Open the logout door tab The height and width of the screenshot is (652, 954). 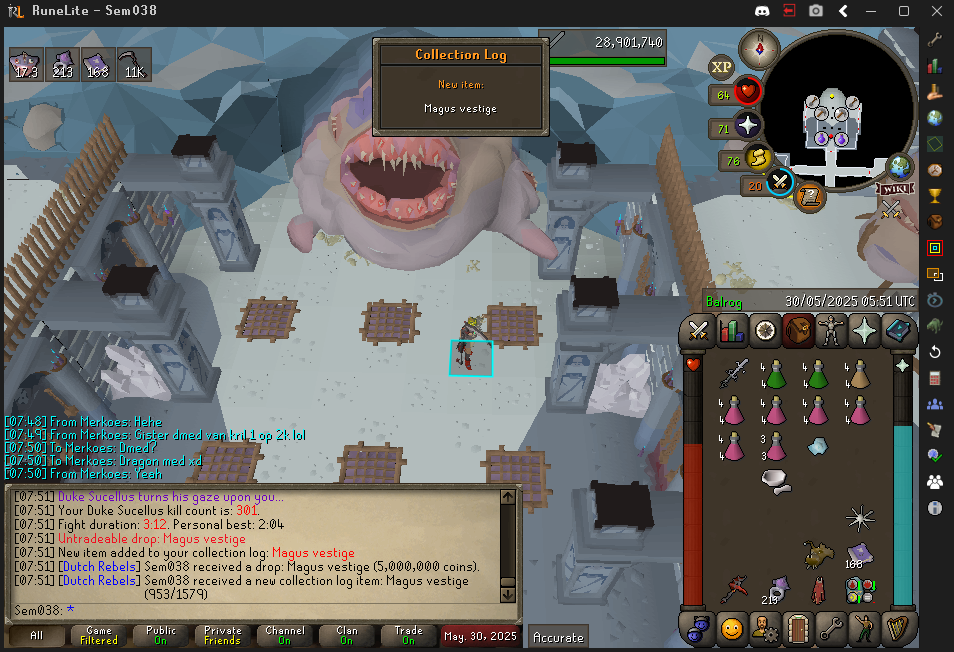[799, 629]
